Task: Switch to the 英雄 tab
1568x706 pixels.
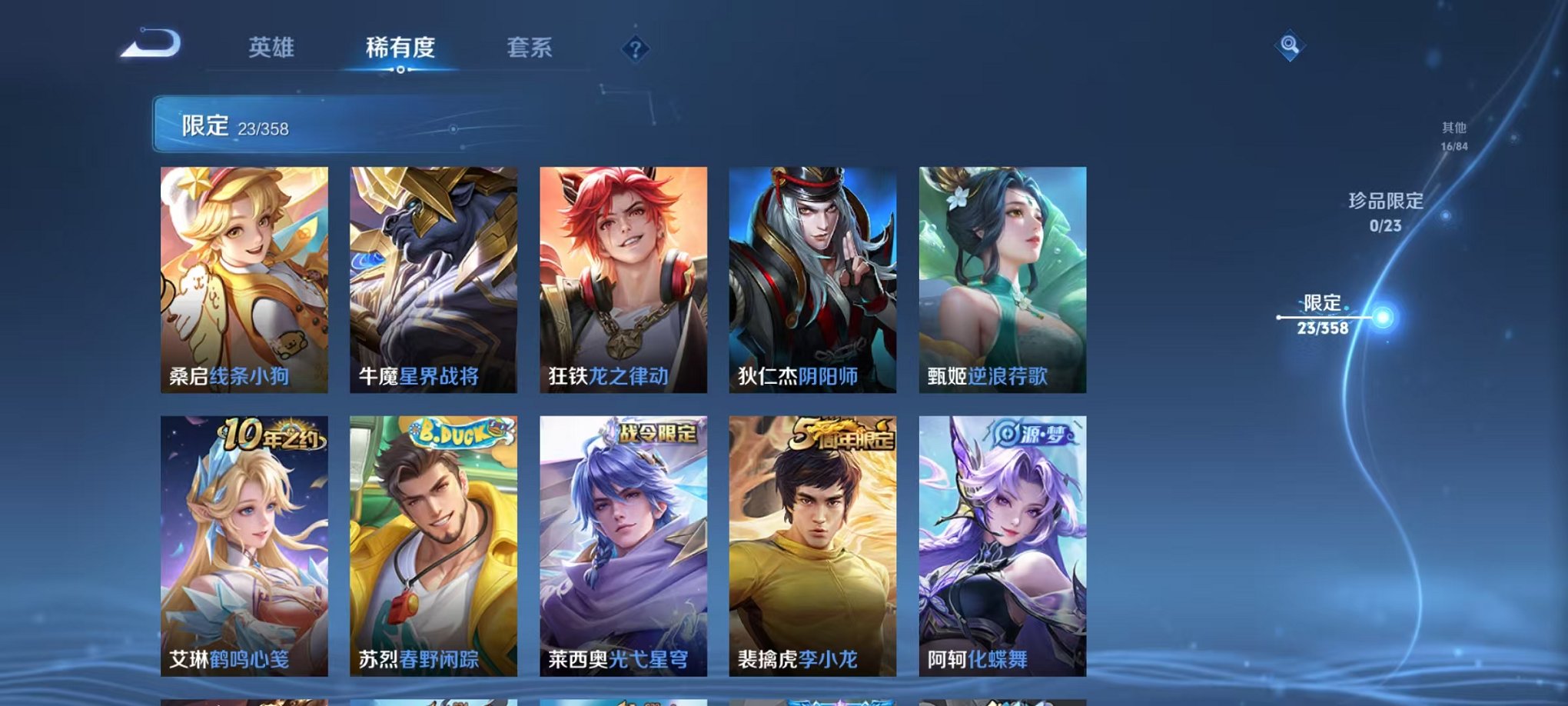Action: 273,48
